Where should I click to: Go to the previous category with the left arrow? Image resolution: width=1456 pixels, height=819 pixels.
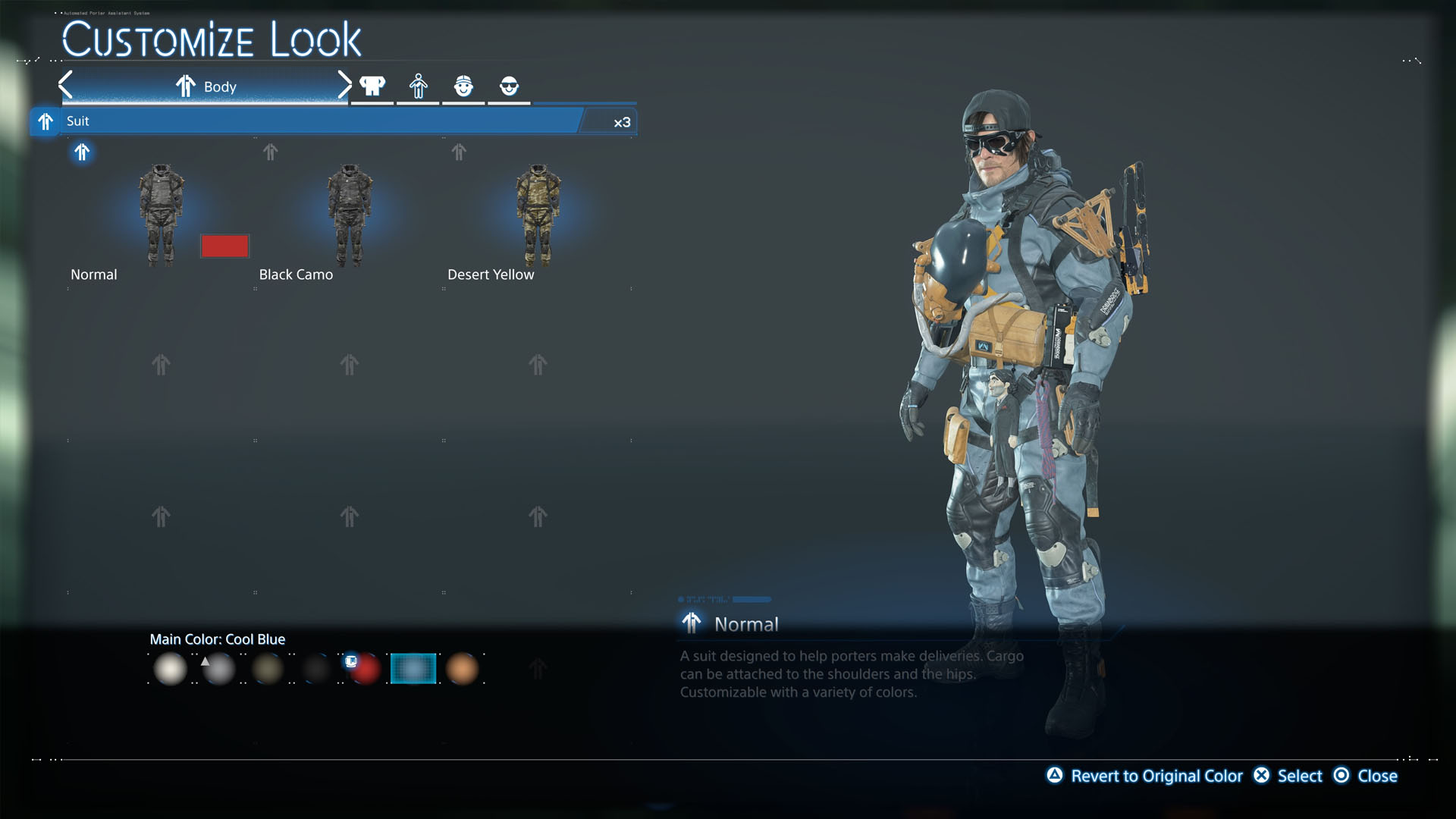(x=66, y=85)
